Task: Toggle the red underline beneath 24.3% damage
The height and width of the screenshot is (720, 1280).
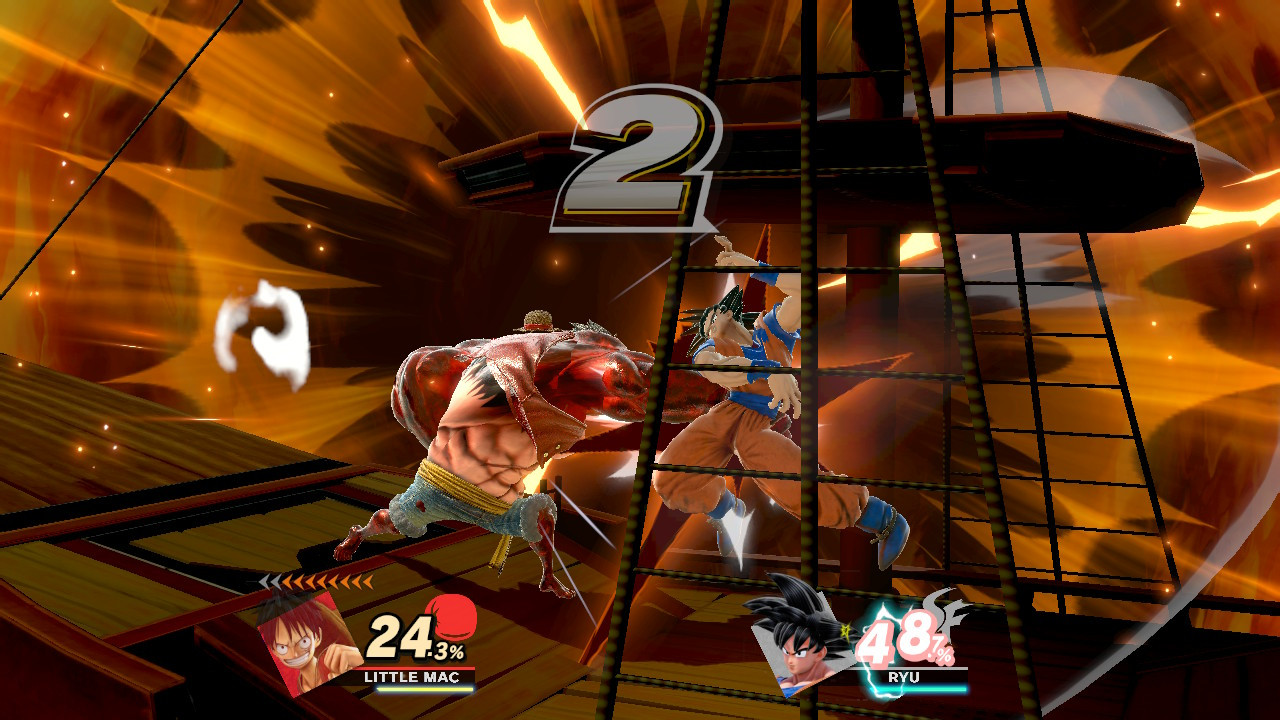Action: (416, 668)
